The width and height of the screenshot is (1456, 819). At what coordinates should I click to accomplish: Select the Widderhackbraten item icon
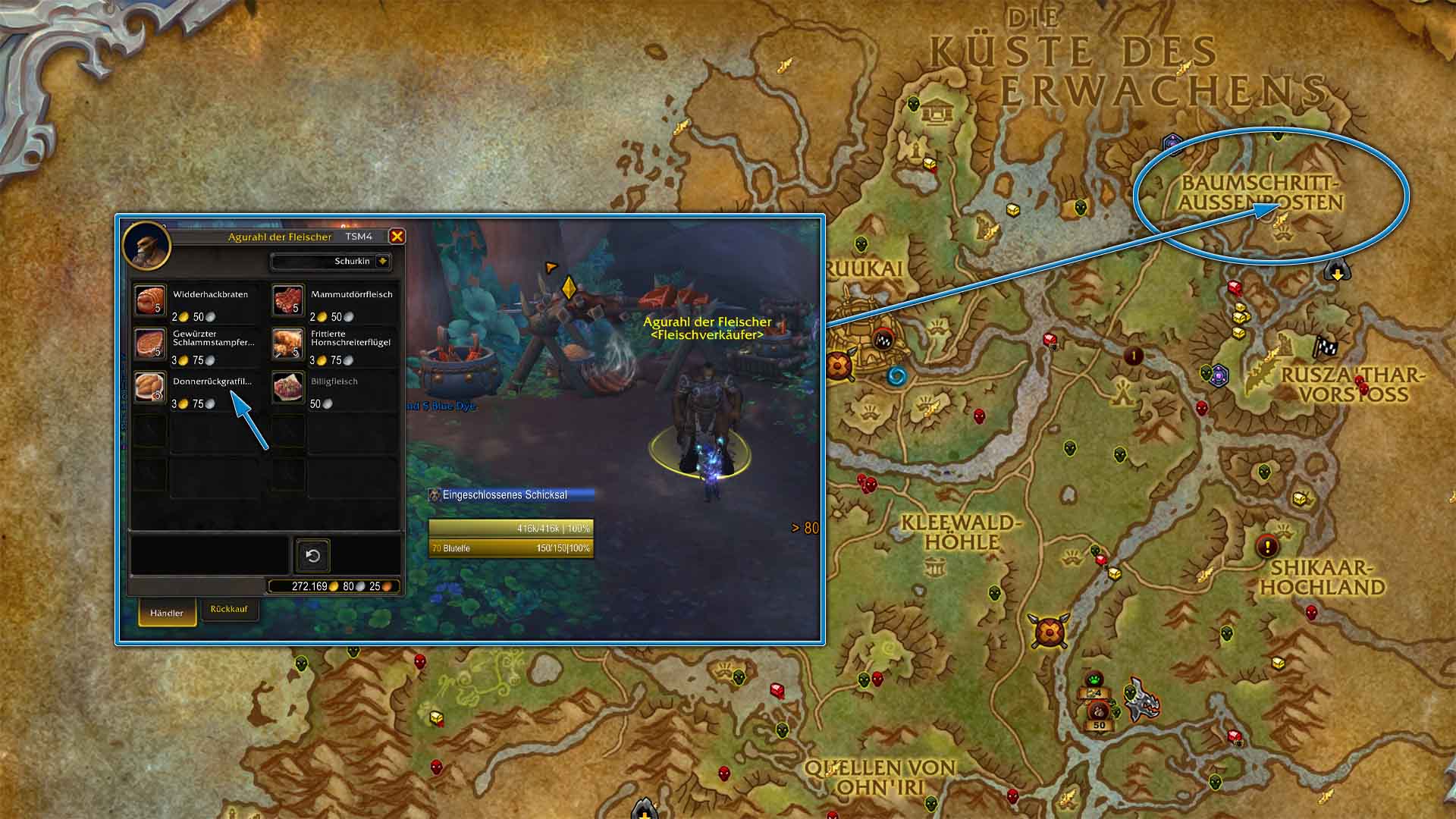[149, 301]
